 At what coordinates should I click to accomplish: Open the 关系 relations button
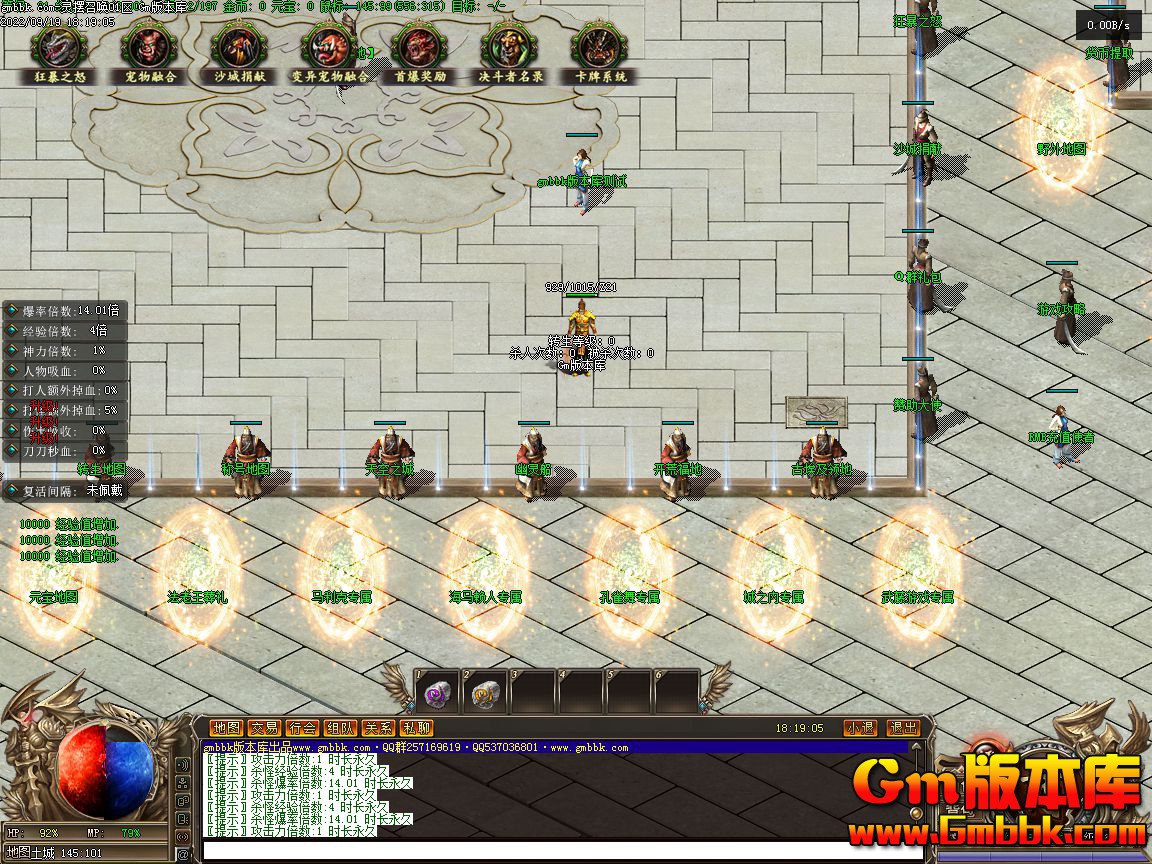[378, 728]
